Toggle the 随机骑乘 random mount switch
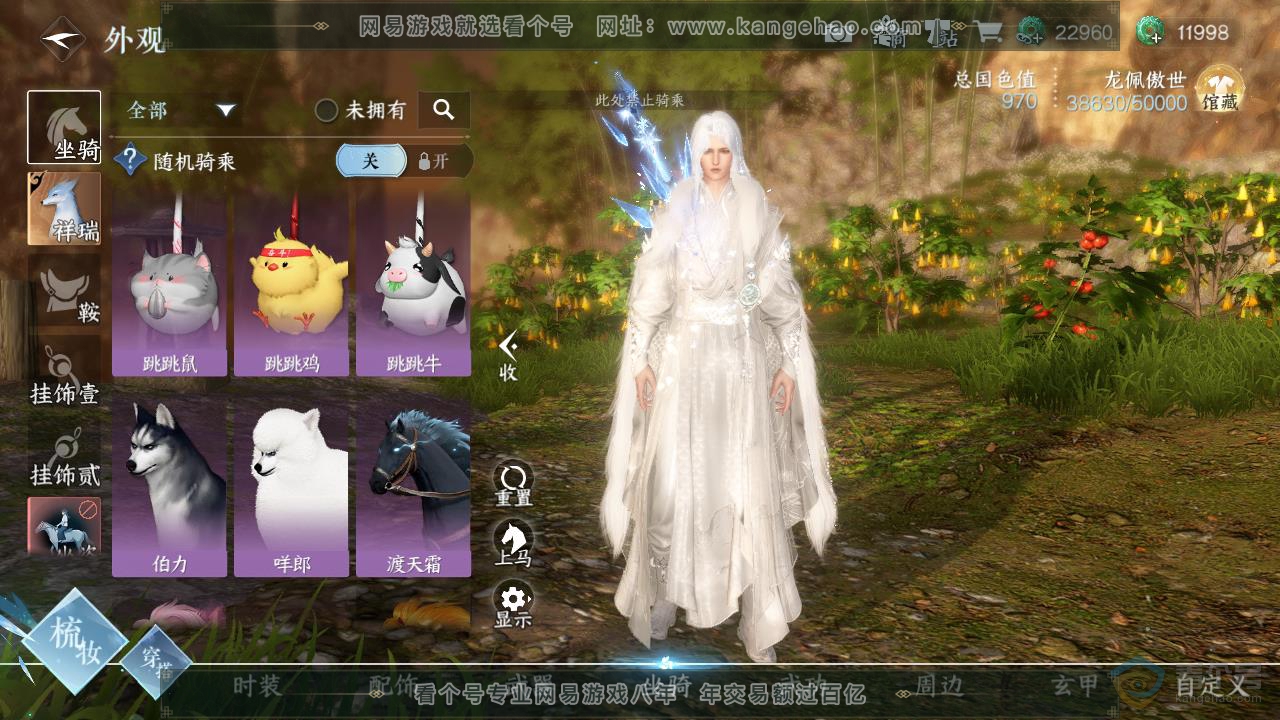This screenshot has height=720, width=1280. pyautogui.click(x=404, y=161)
